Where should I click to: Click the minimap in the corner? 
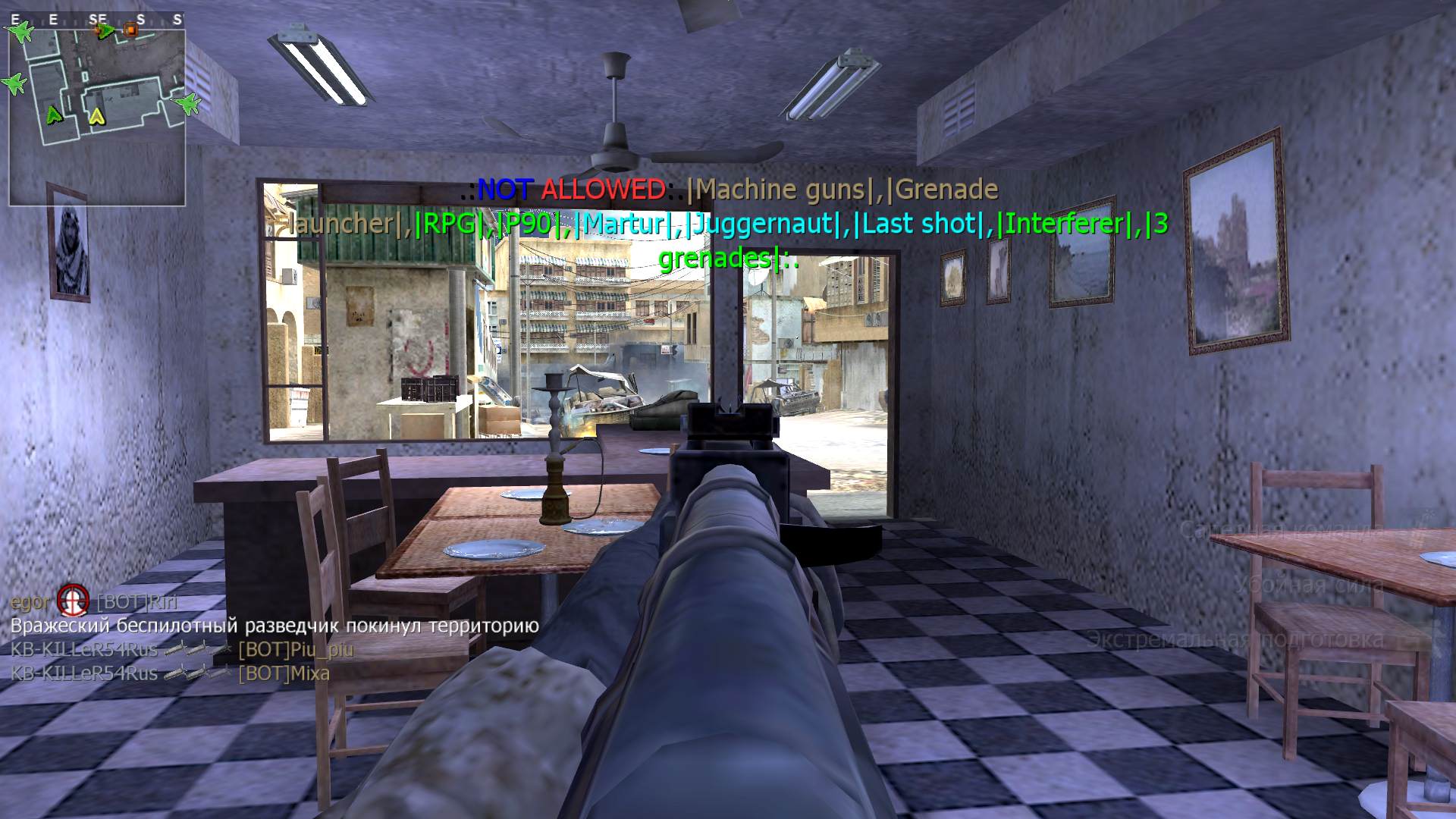point(97,114)
